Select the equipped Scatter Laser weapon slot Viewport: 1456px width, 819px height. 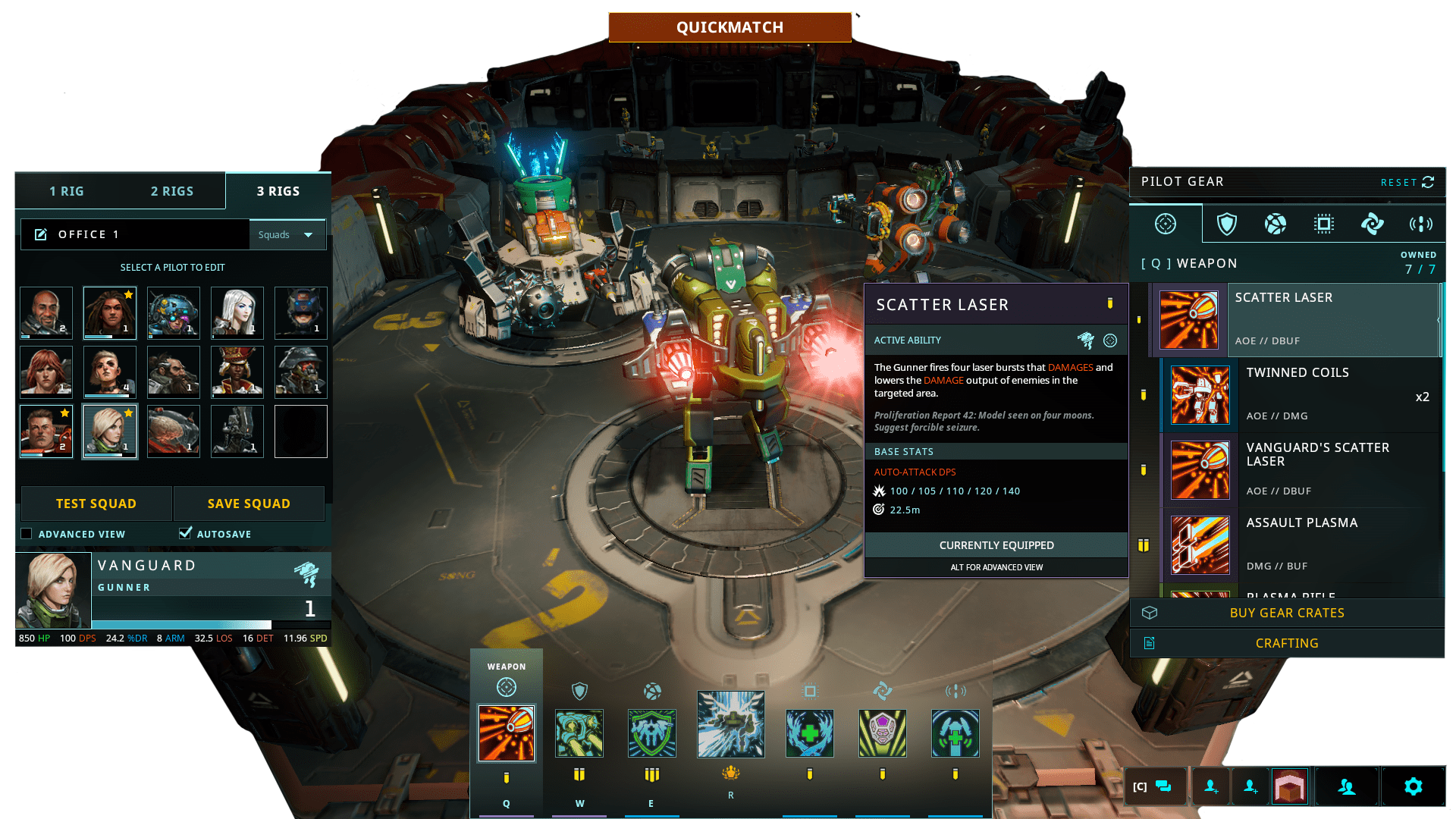tap(506, 733)
